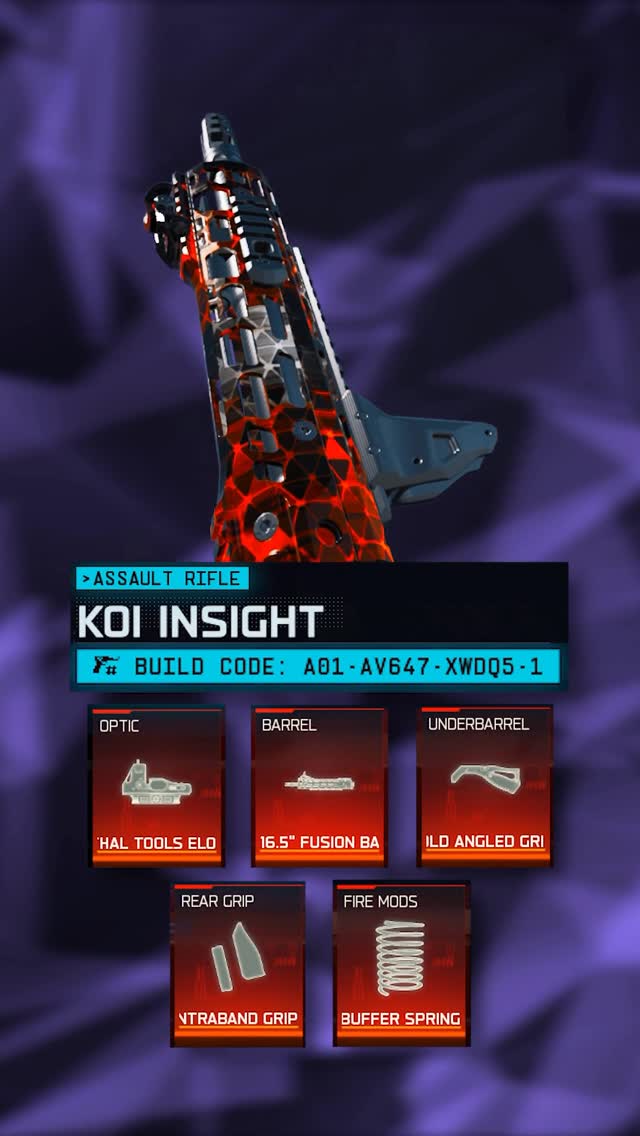Click the Assault Rifle category tag
Viewport: 640px width, 1136px height.
tap(162, 578)
